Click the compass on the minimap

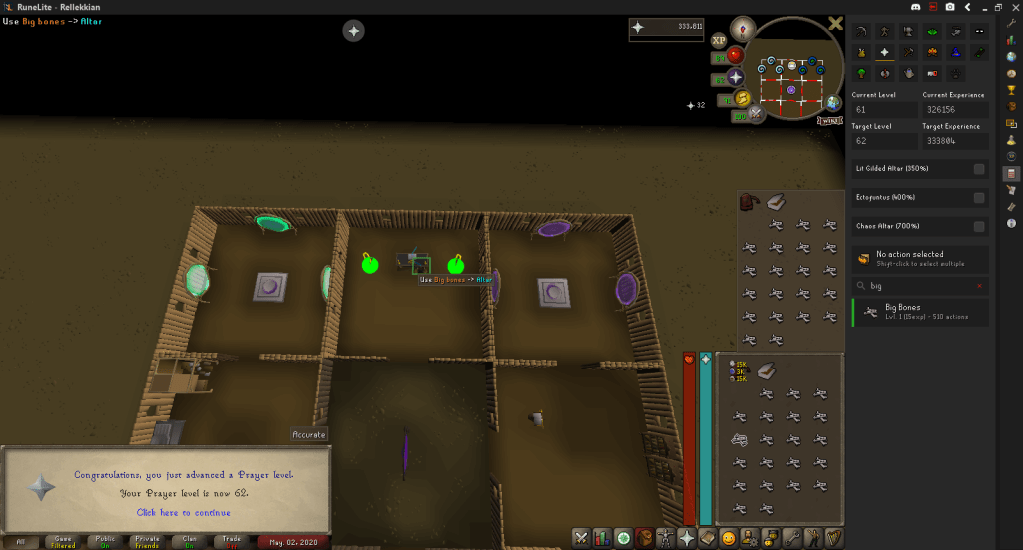[x=742, y=27]
